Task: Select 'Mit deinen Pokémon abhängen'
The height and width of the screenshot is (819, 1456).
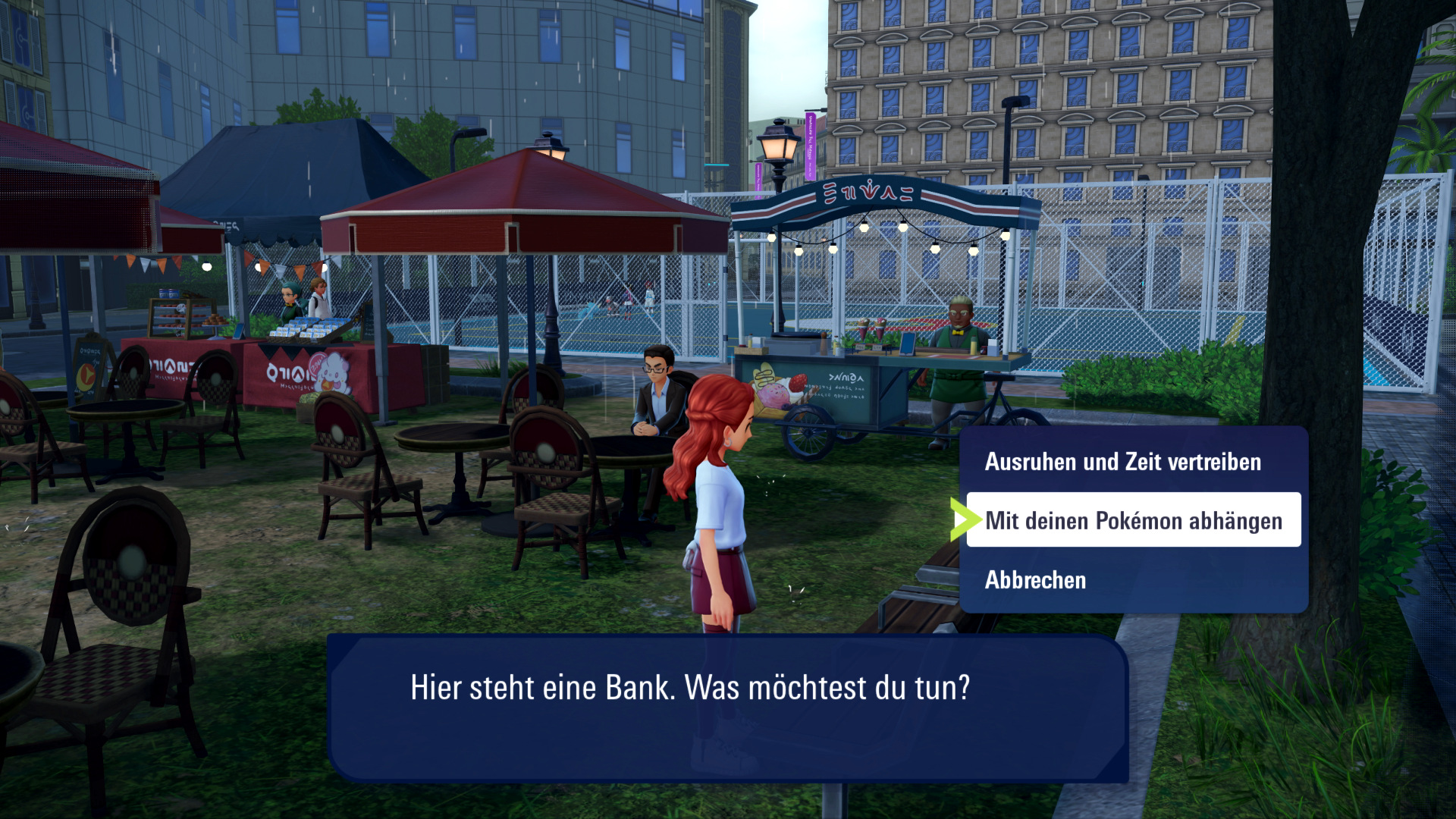Action: (x=1133, y=521)
